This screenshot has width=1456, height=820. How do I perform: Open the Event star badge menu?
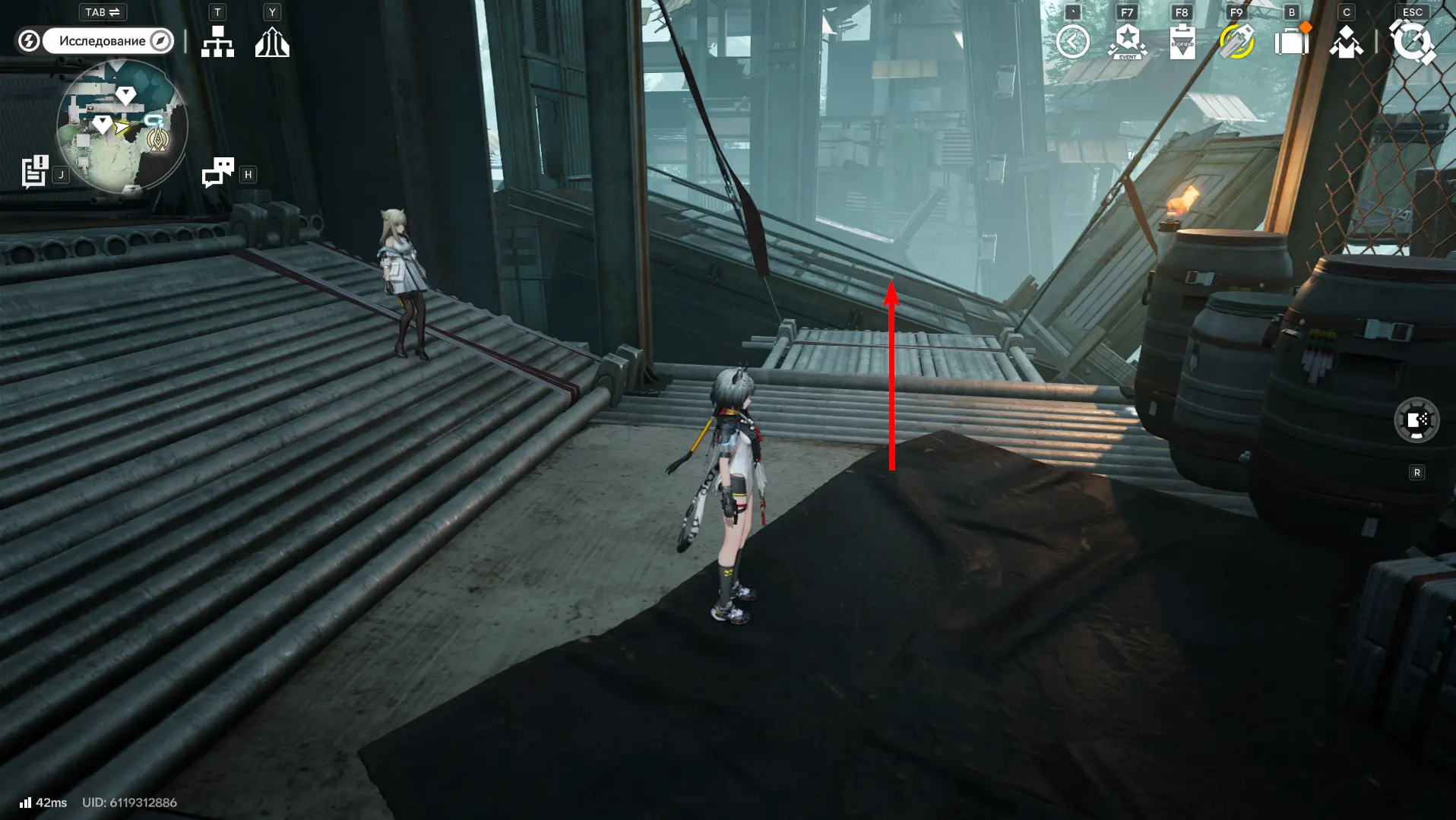[1128, 42]
